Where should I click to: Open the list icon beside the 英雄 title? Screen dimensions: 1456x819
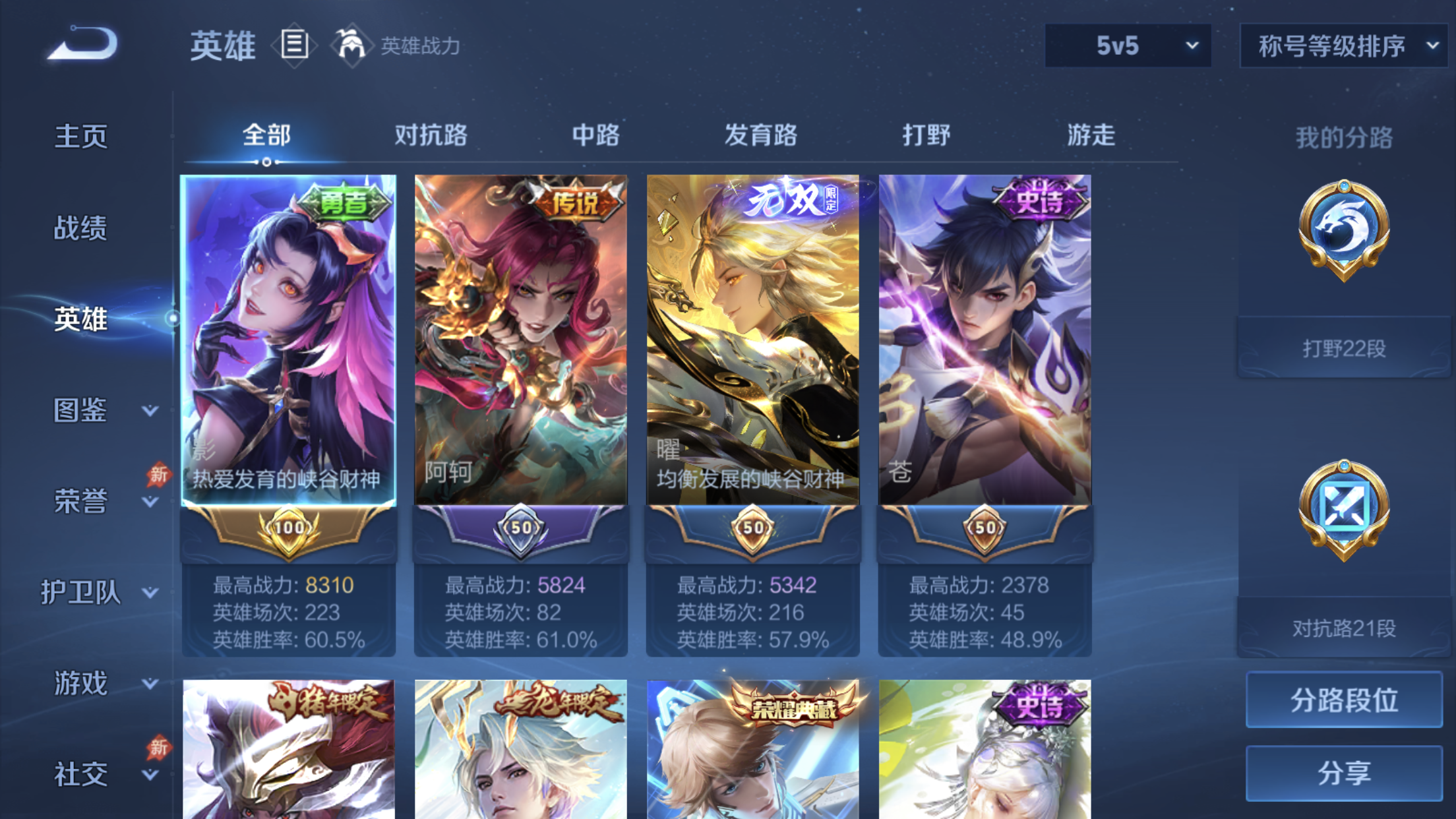point(293,45)
